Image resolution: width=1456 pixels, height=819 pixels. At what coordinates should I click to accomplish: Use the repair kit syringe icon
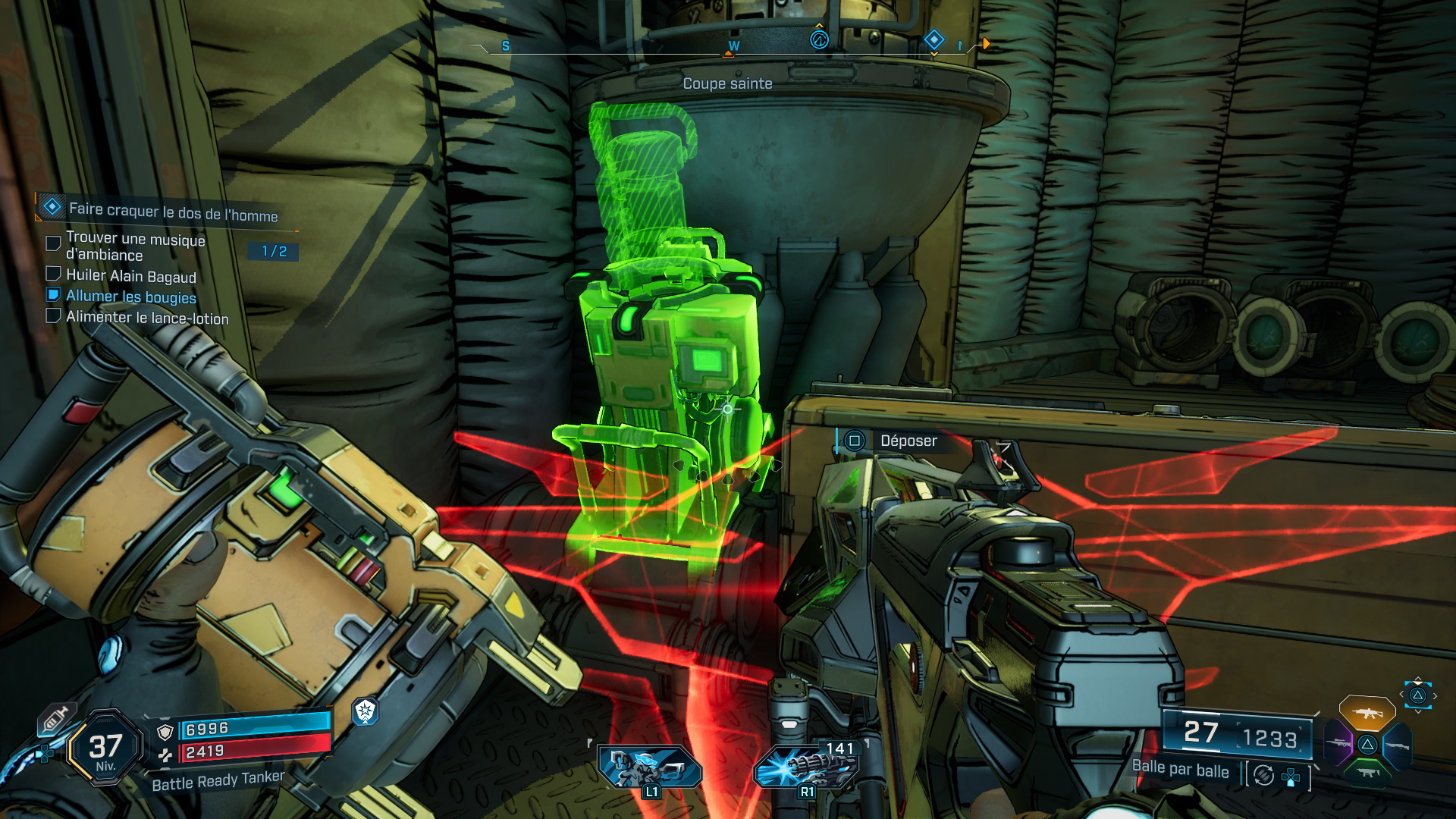[x=55, y=719]
